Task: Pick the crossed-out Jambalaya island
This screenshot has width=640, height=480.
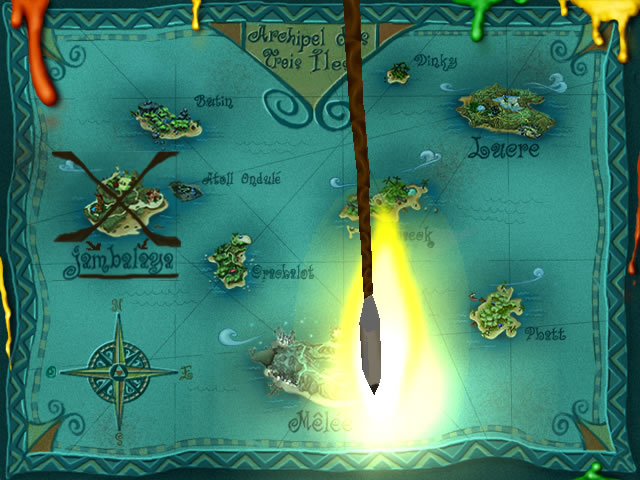Action: (x=117, y=204)
